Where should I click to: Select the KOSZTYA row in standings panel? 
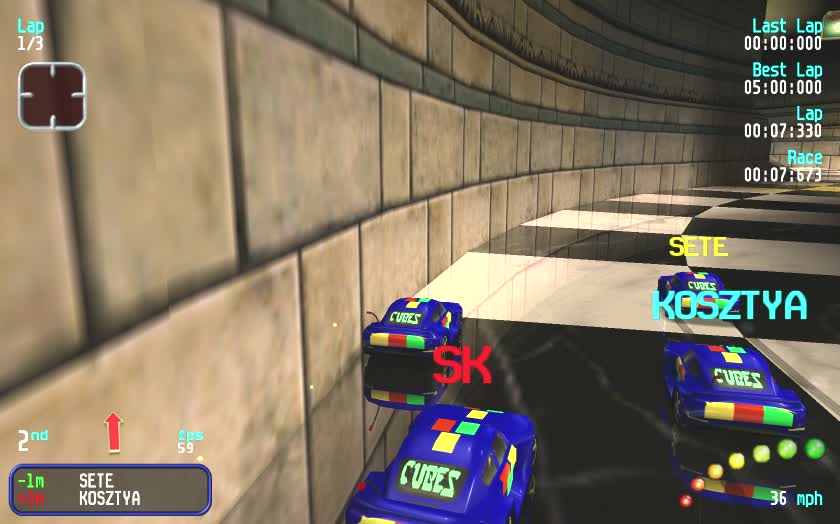[109, 498]
